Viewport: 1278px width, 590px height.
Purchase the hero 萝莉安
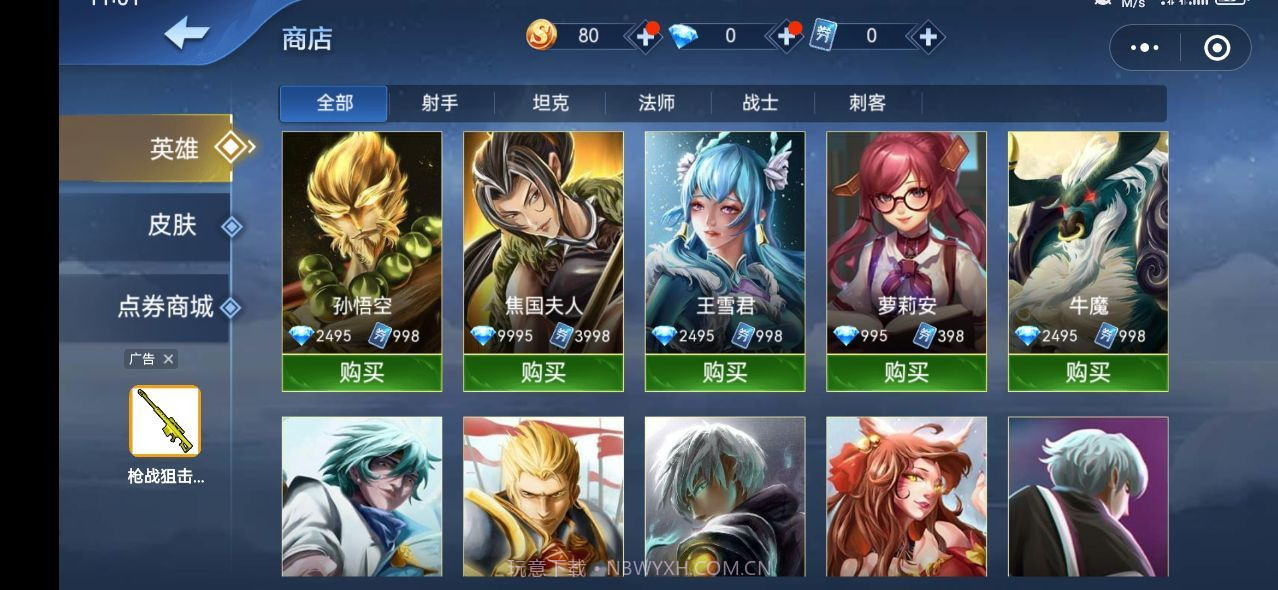906,373
